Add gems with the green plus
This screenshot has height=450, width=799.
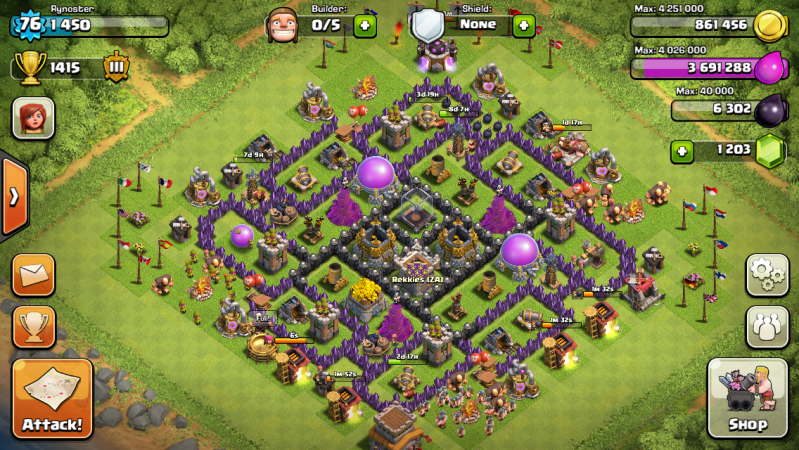click(683, 151)
